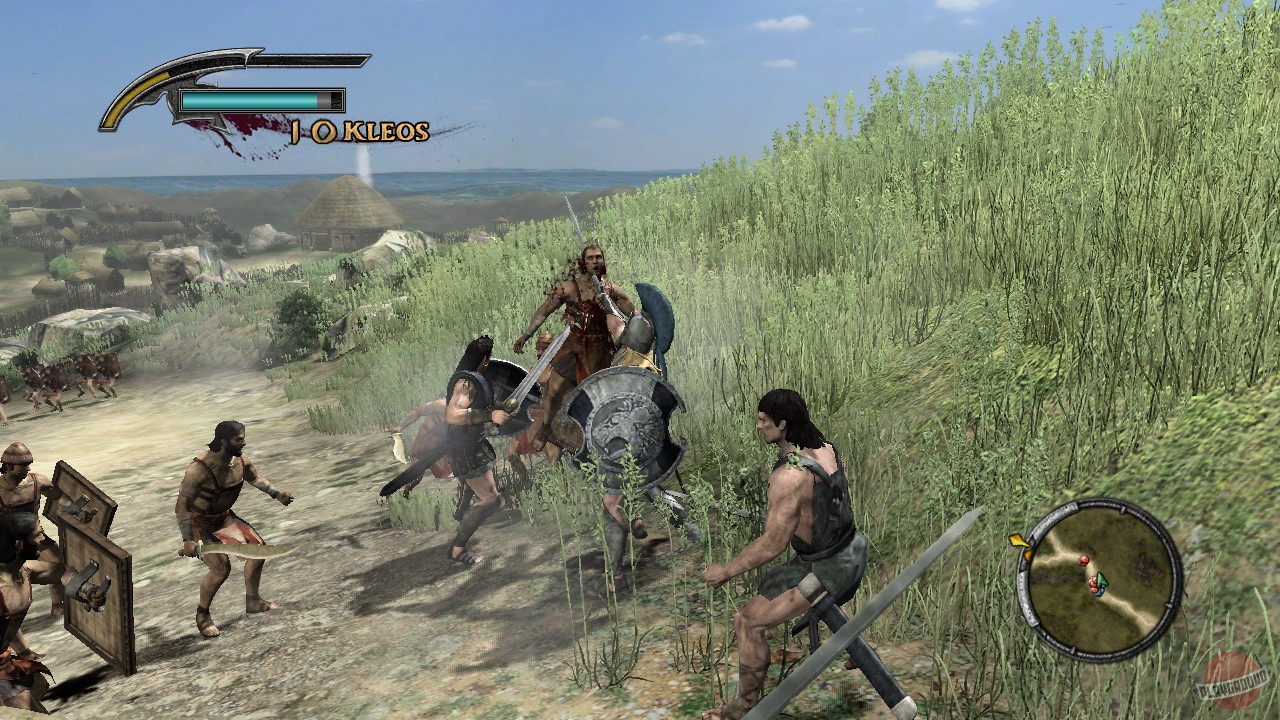Click the green player arrow on the minimap
Image resolution: width=1280 pixels, height=720 pixels.
(x=1102, y=581)
